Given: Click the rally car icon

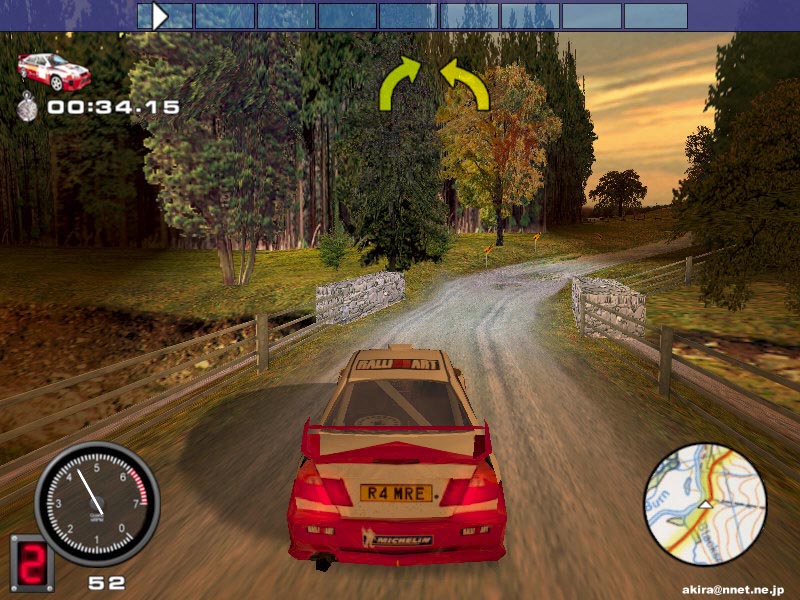Looking at the screenshot, I should click(x=54, y=70).
